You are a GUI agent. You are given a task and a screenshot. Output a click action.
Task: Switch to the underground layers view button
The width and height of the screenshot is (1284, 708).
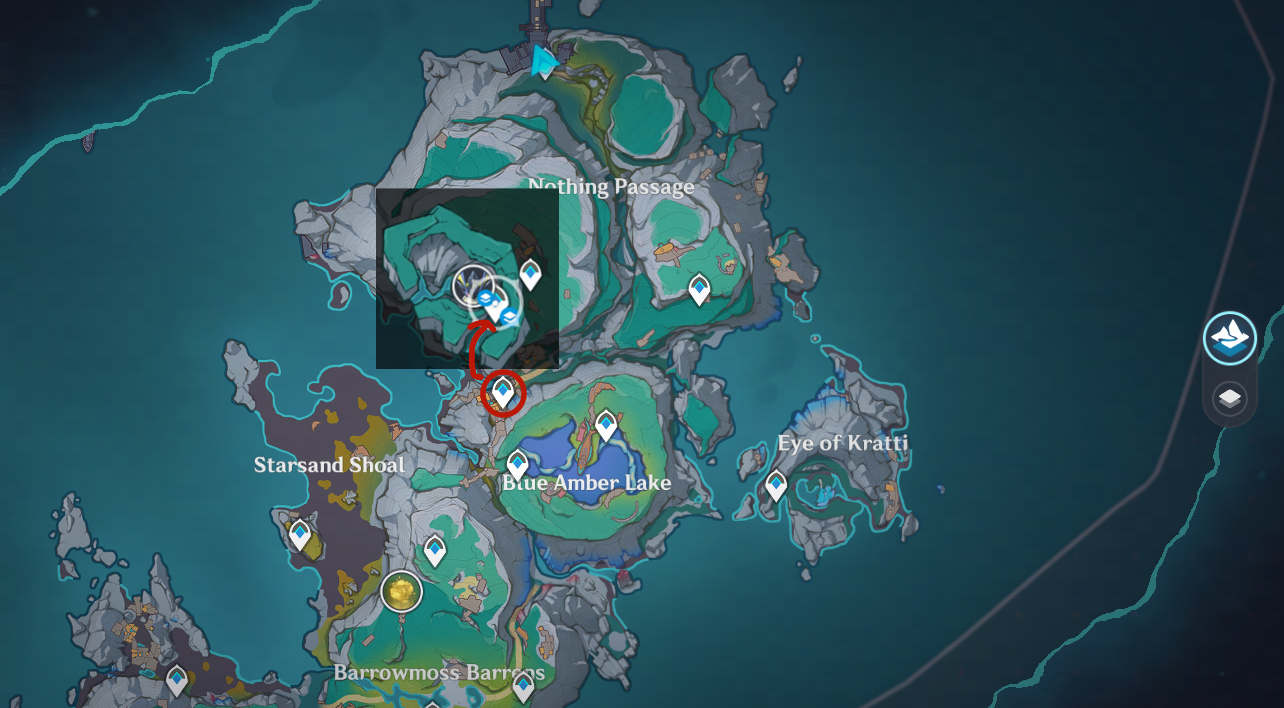(x=1229, y=399)
